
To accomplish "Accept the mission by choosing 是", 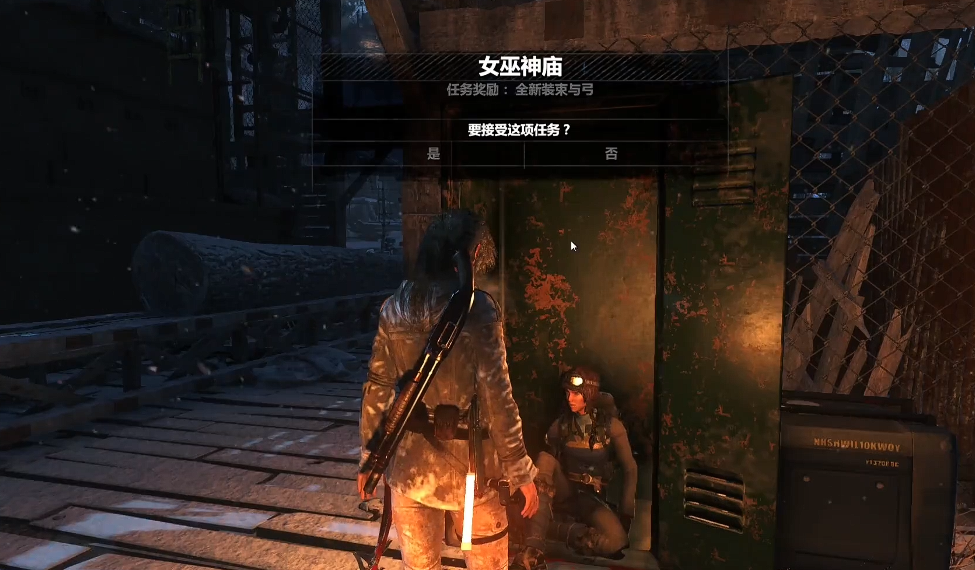I will (x=433, y=154).
